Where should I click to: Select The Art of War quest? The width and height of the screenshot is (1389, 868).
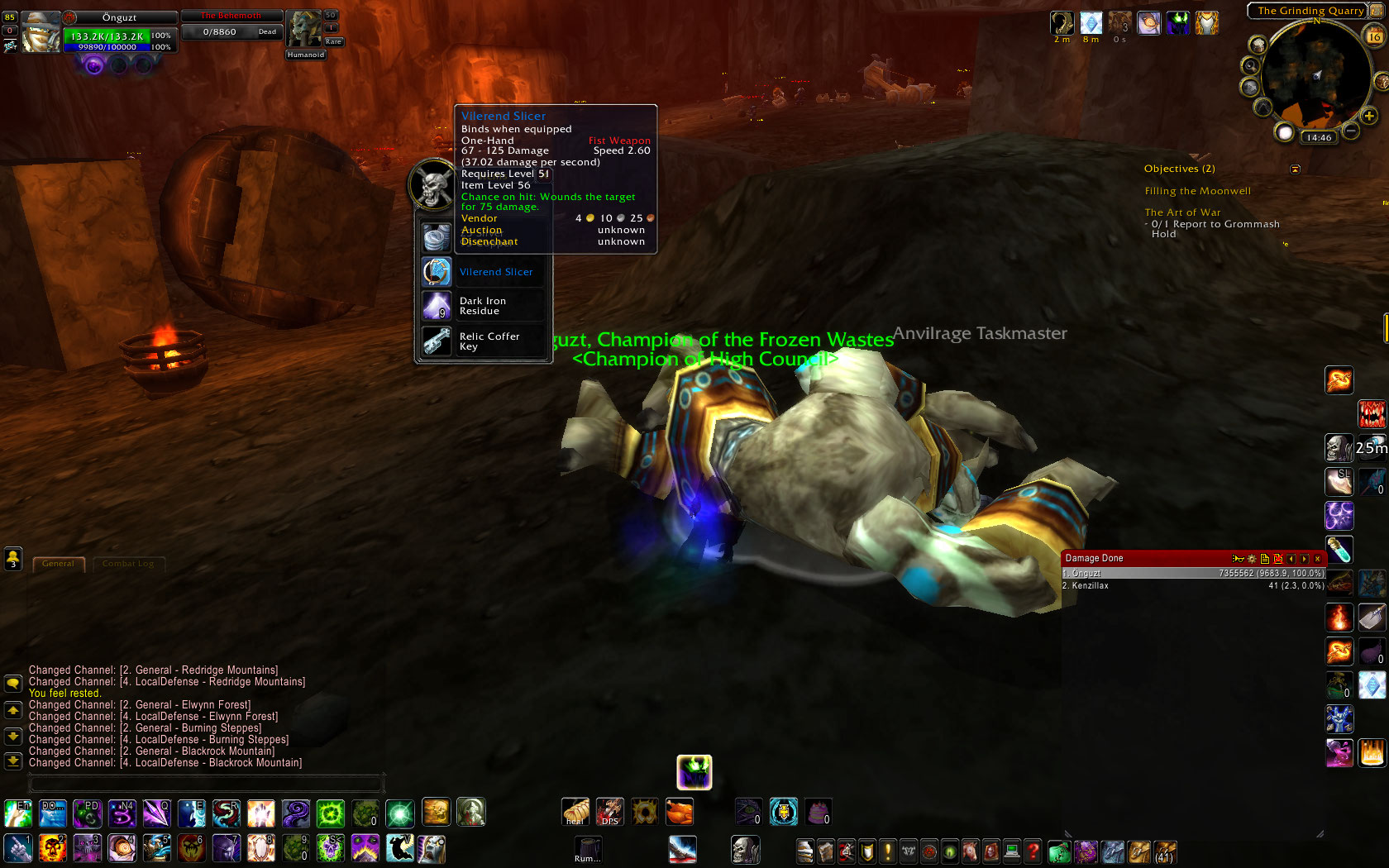pyautogui.click(x=1182, y=212)
